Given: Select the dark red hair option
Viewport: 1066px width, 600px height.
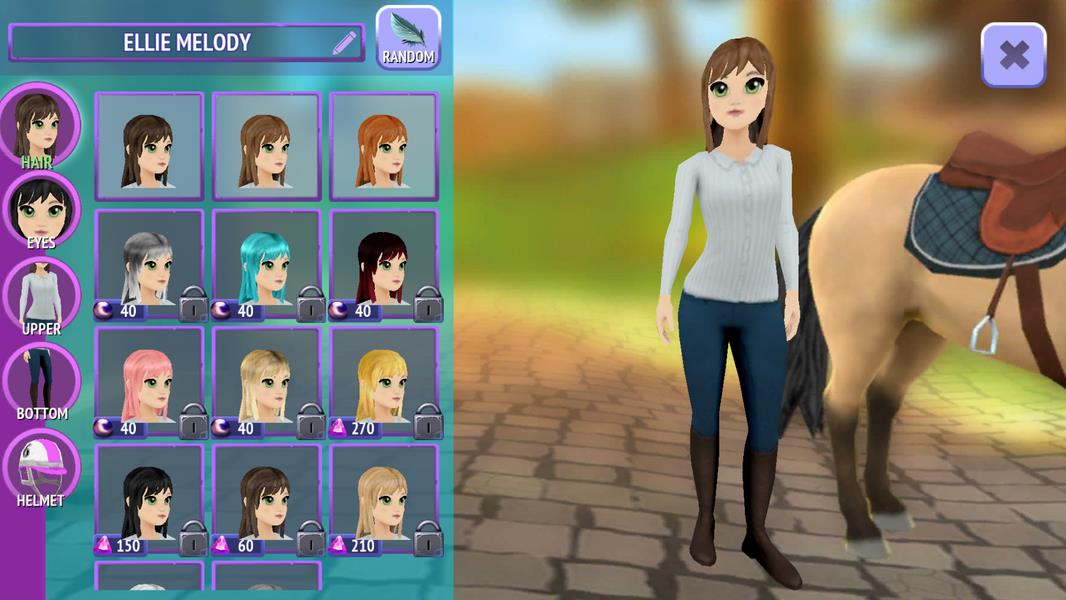Looking at the screenshot, I should tap(384, 264).
